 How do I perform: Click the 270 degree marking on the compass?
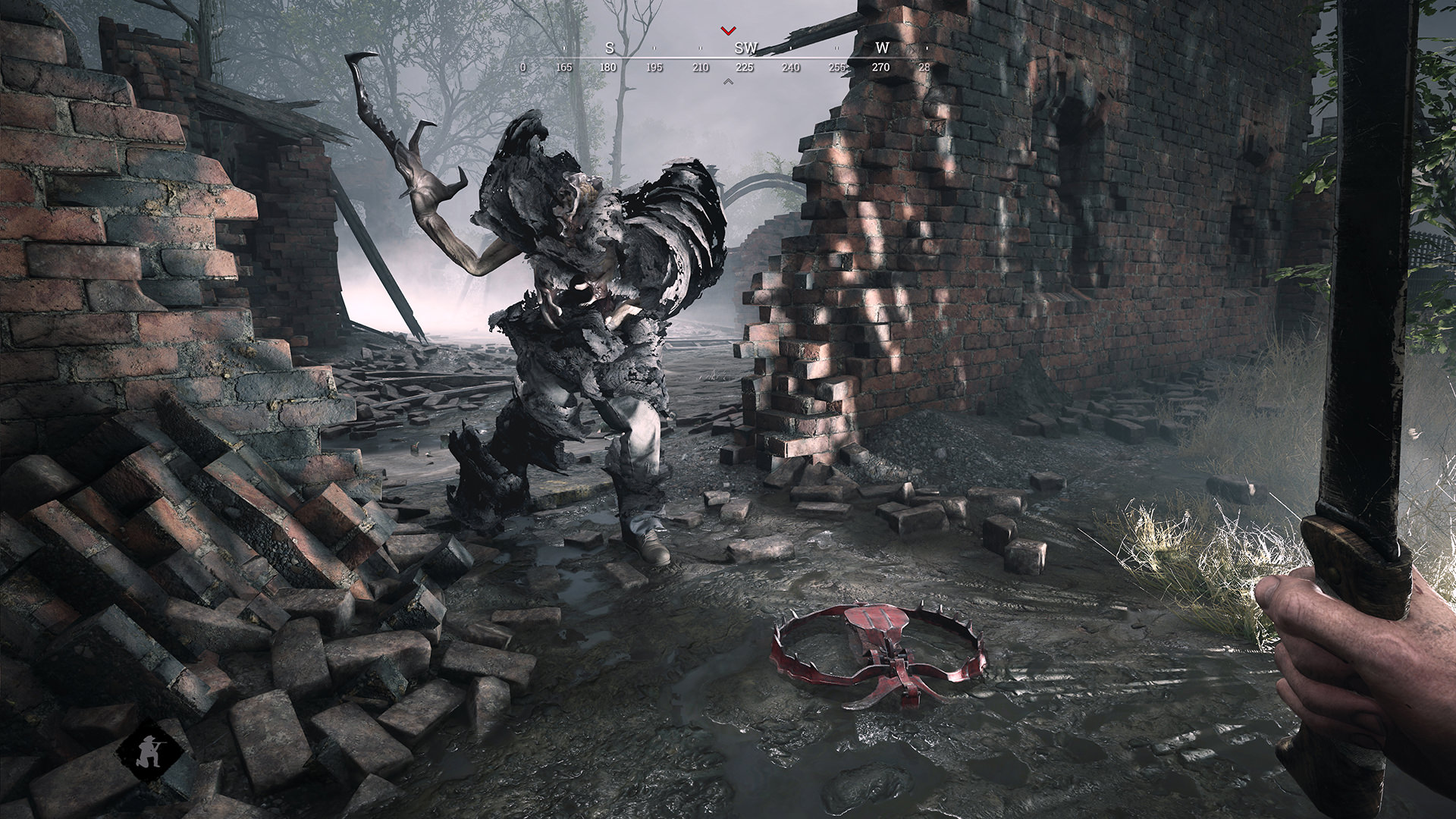879,67
